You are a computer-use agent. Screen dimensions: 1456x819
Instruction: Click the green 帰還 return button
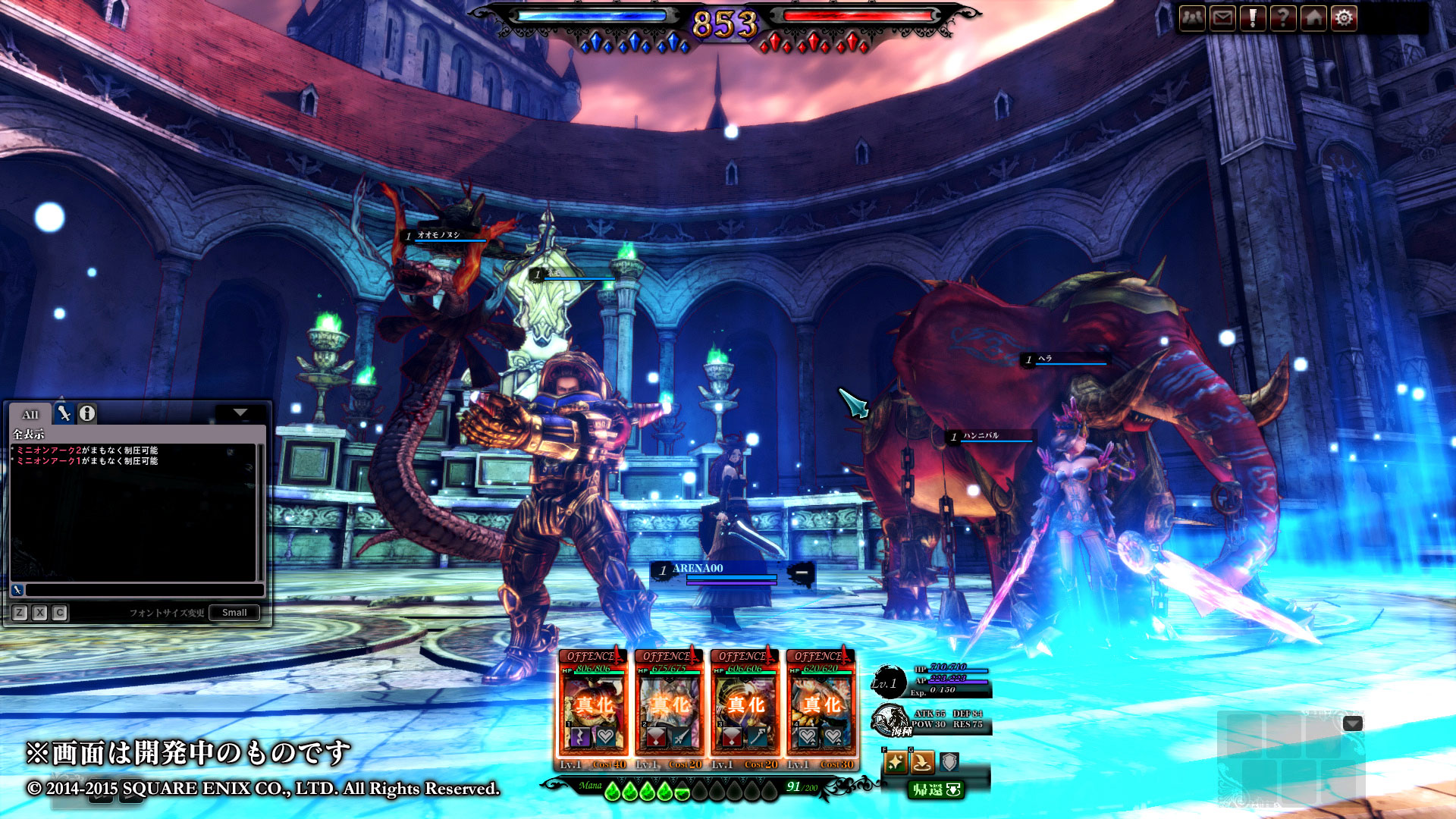point(936,790)
